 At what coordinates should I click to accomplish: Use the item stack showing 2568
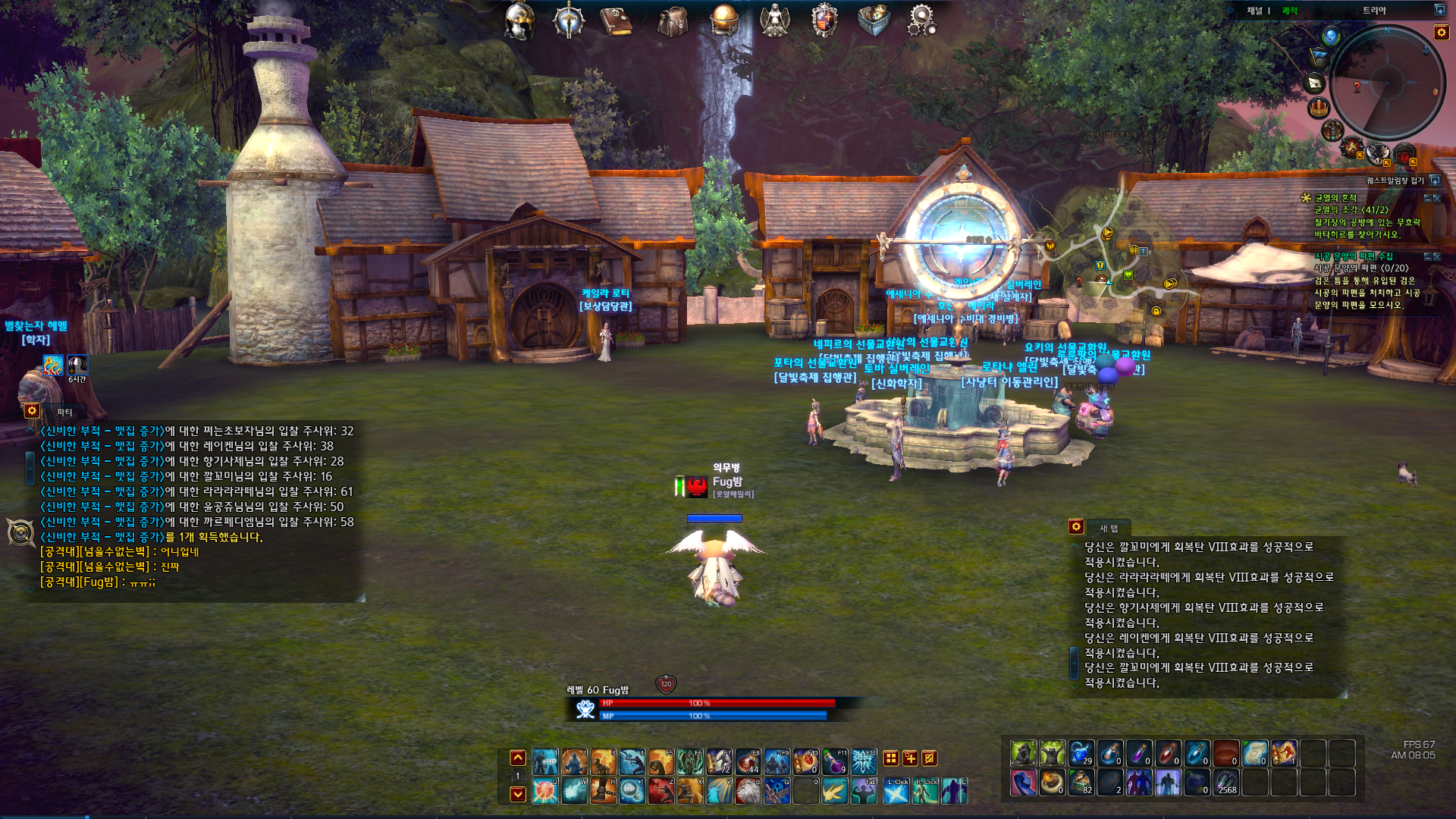(1226, 783)
